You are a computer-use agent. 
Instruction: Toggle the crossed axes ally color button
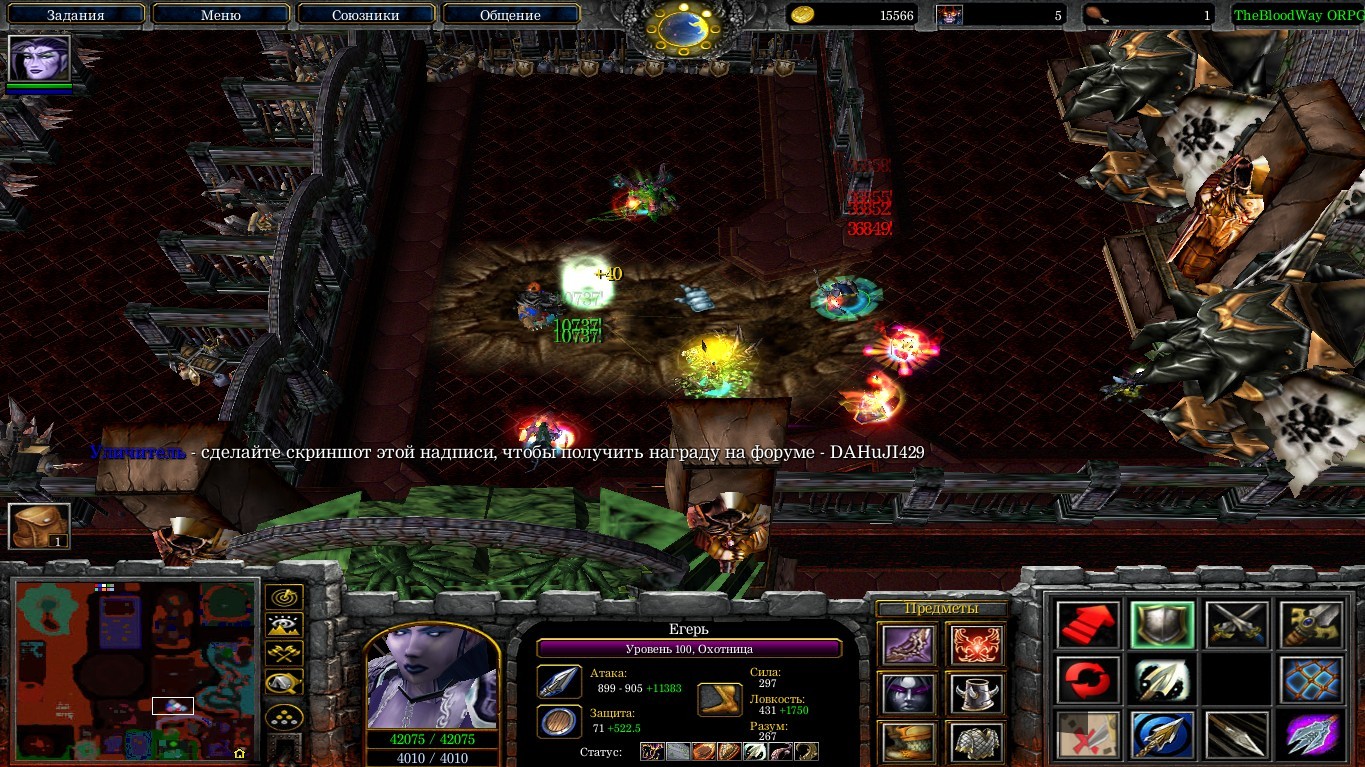284,655
